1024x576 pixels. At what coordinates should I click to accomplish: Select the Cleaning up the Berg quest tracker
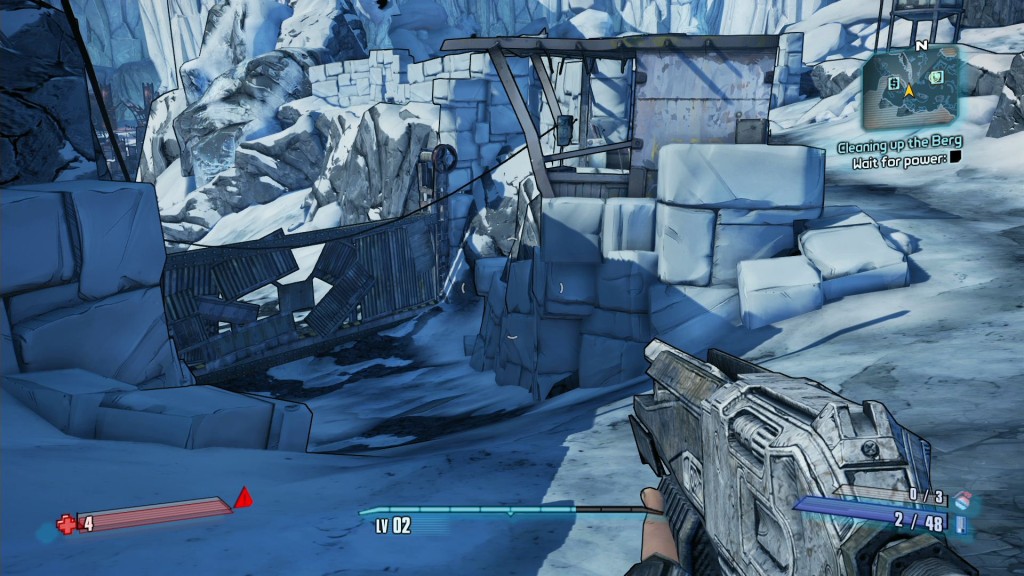(900, 142)
